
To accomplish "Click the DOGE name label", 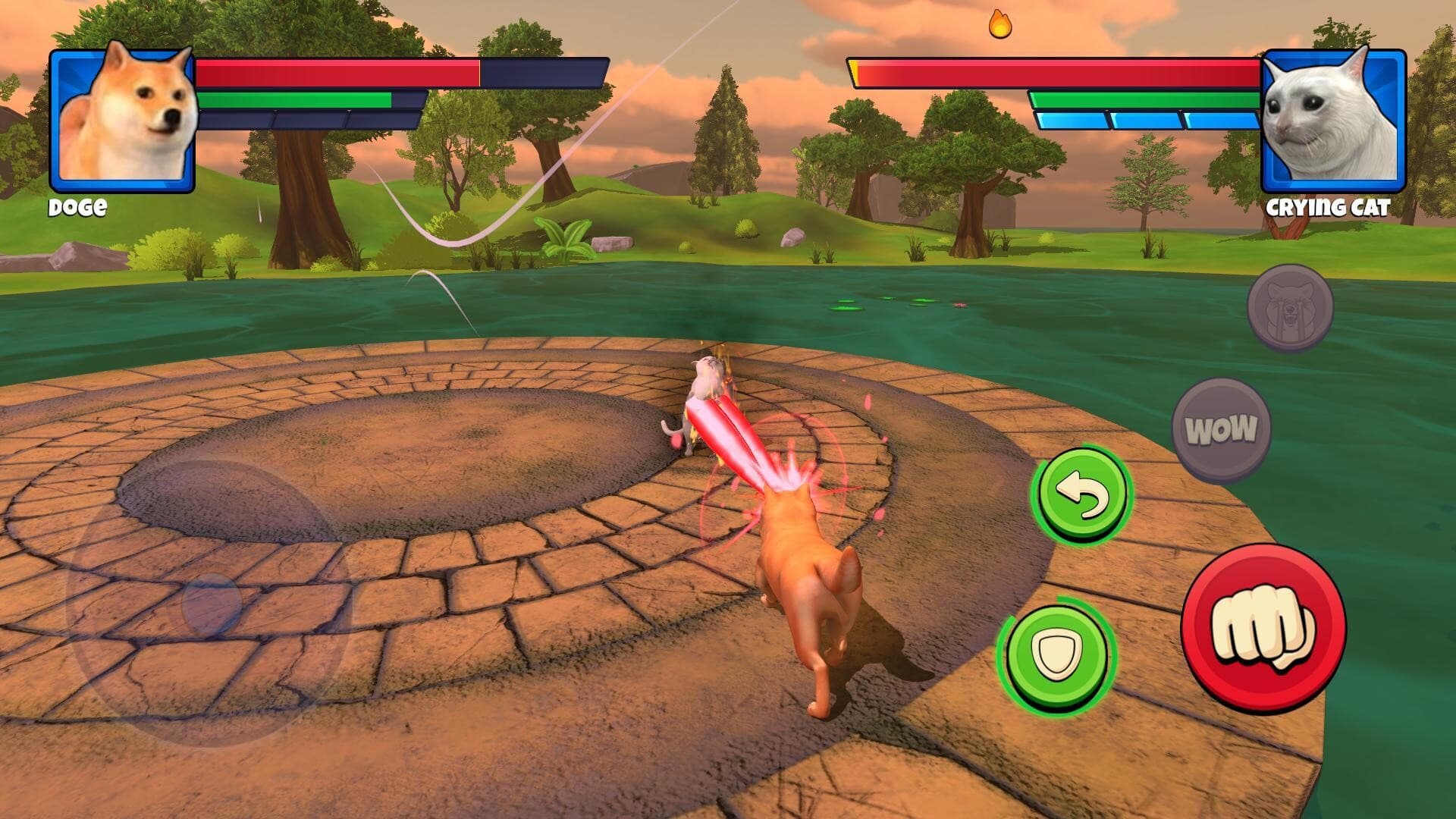I will pos(78,206).
